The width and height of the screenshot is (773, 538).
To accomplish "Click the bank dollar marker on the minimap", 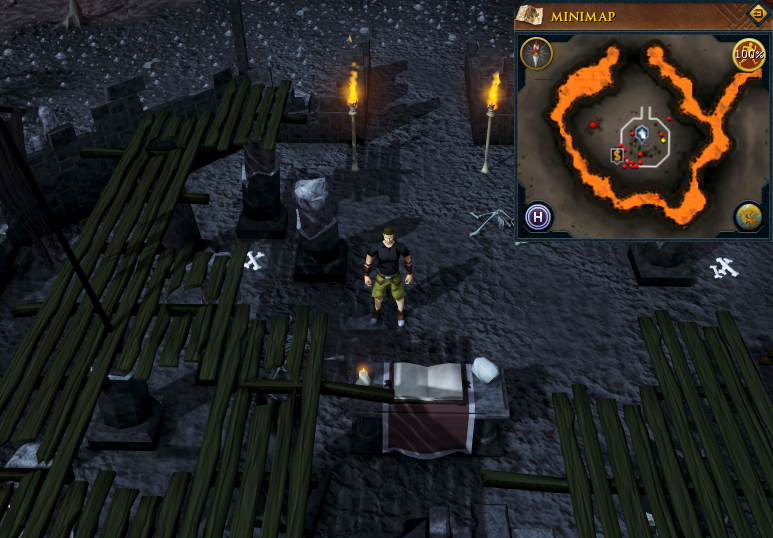I will pyautogui.click(x=618, y=155).
